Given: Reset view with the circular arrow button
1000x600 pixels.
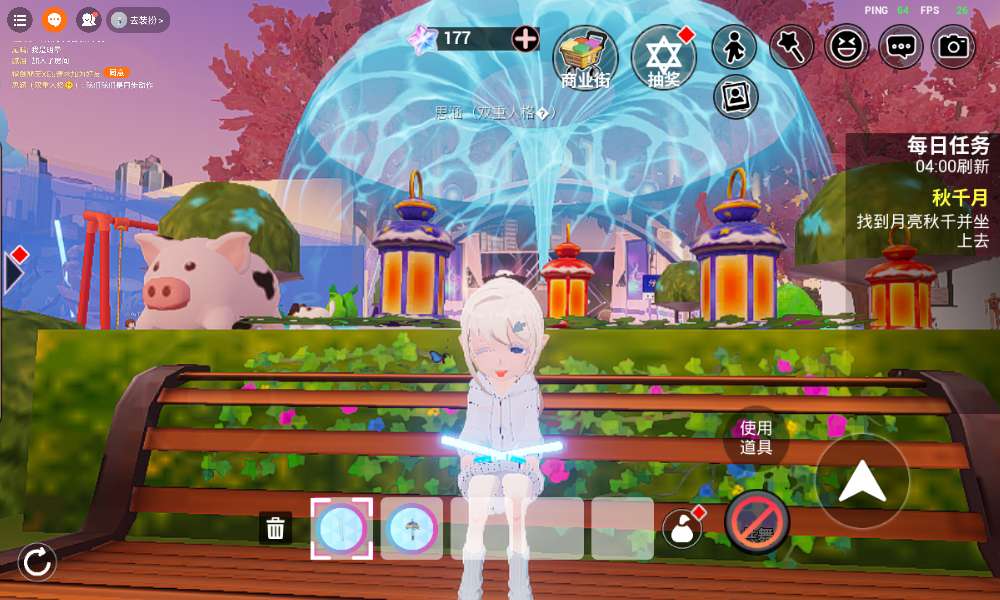Looking at the screenshot, I should click(x=37, y=562).
